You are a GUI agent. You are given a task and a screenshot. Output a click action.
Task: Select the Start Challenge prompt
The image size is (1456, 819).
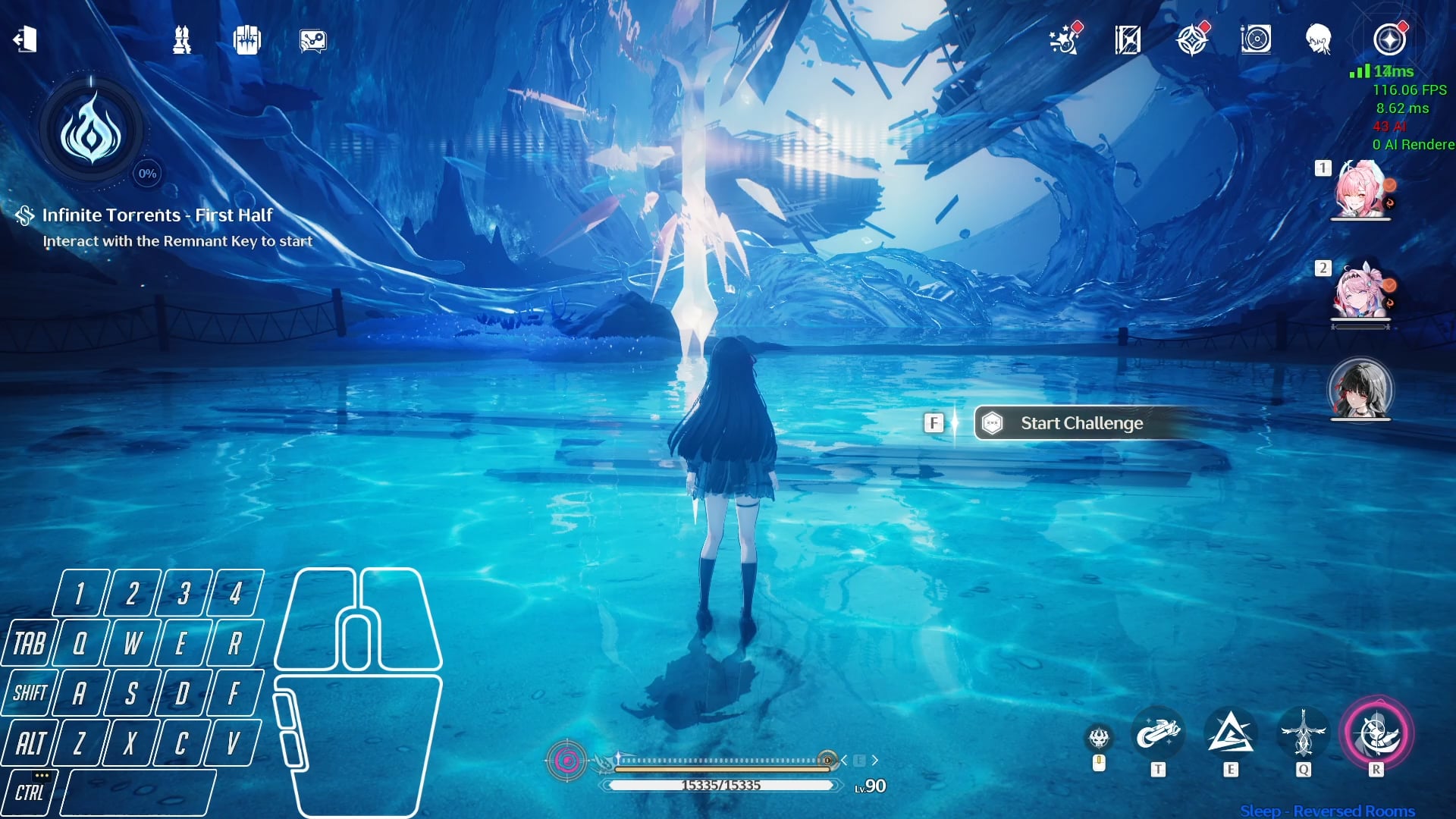(x=1081, y=423)
